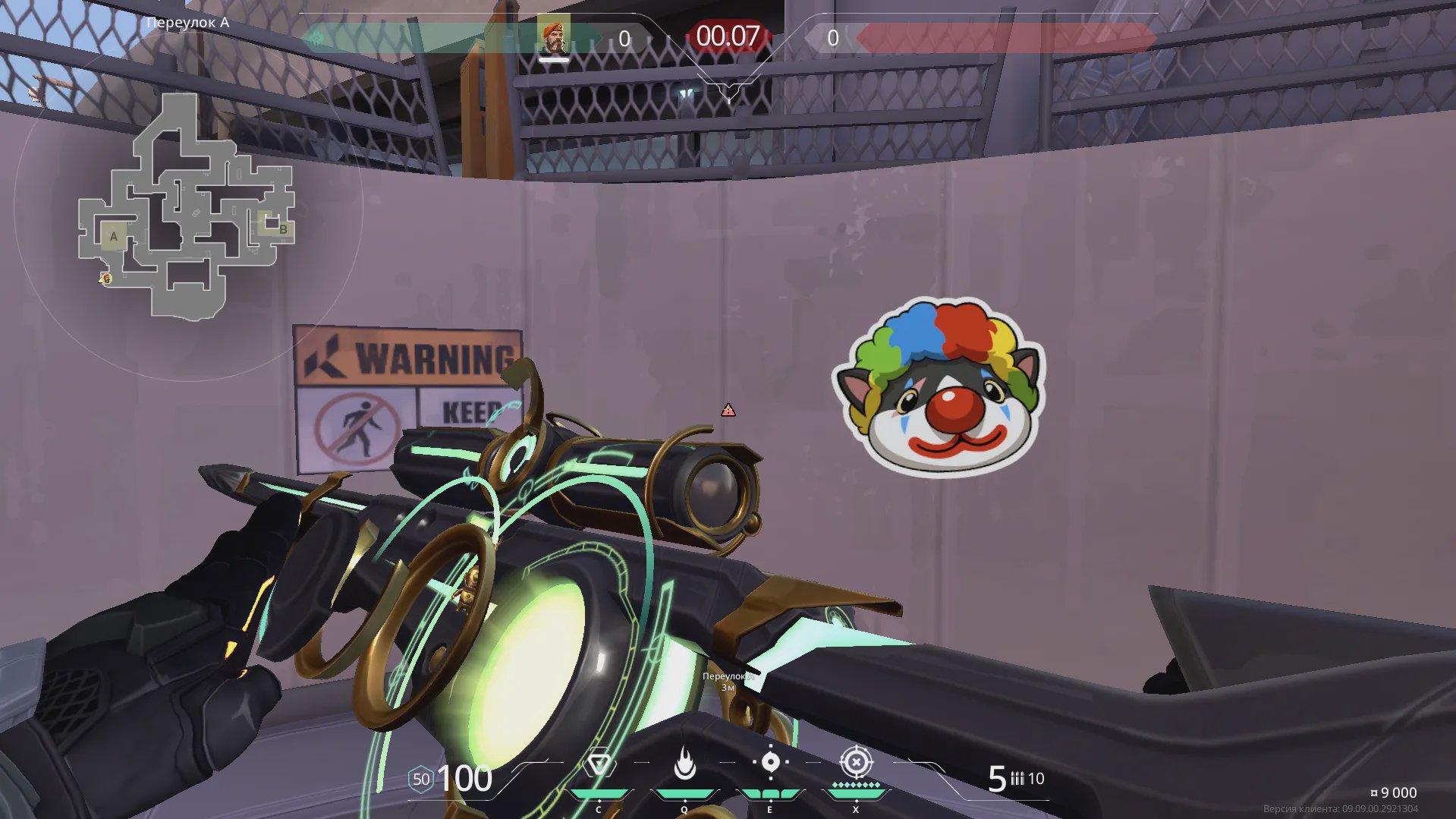
Task: Click the Brimstone agent portrait
Action: 553,37
